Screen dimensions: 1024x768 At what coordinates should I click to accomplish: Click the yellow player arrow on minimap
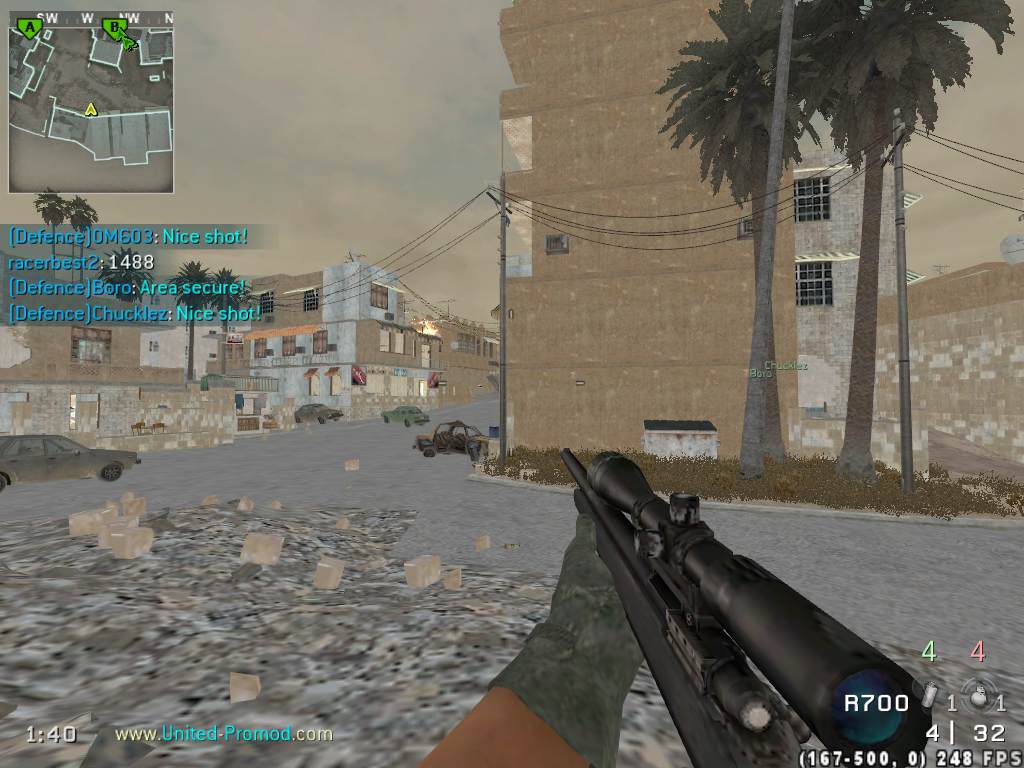[x=91, y=108]
